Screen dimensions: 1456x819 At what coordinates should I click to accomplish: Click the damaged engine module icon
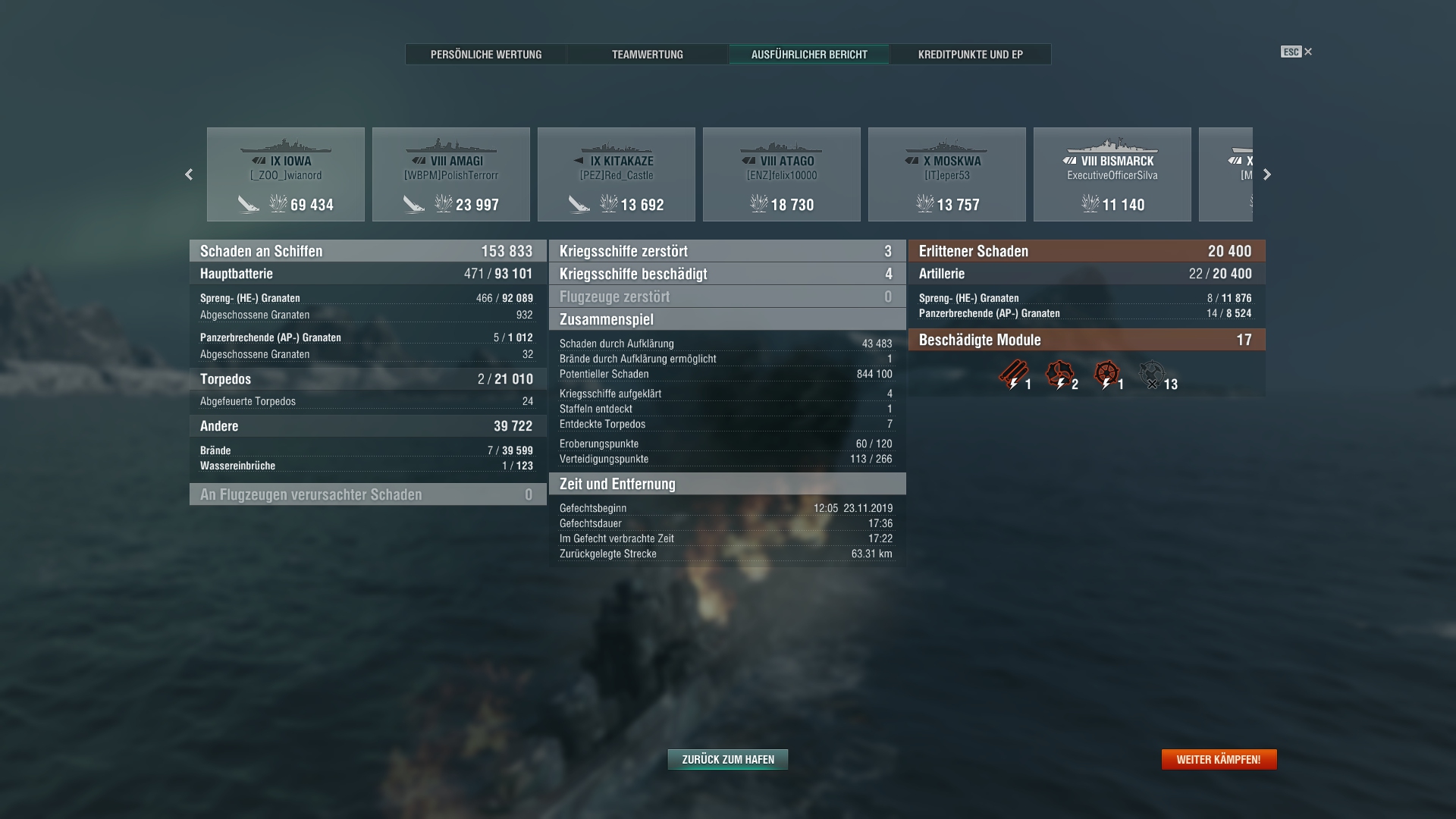[x=1059, y=372]
